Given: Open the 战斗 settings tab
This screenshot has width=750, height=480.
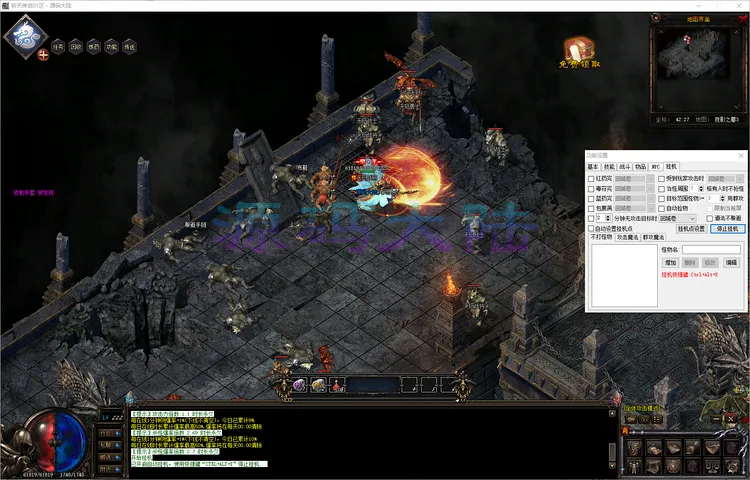Looking at the screenshot, I should coord(627,166).
